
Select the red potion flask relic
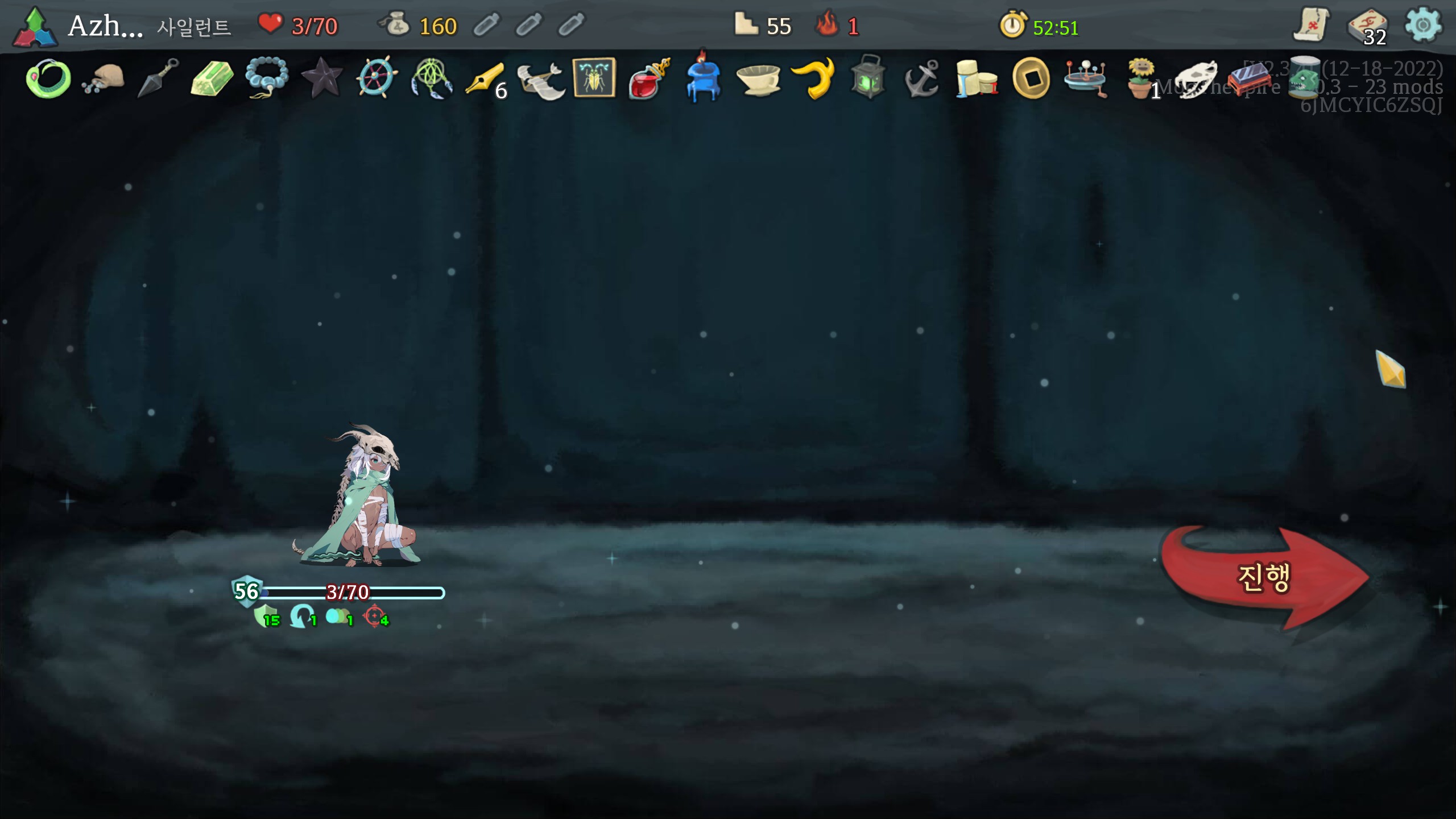pyautogui.click(x=649, y=78)
